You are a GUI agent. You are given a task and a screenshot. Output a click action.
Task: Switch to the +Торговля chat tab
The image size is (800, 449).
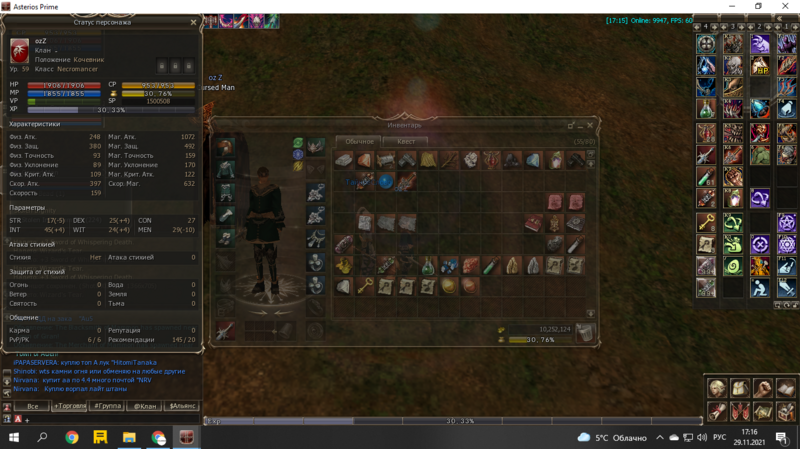tap(70, 407)
